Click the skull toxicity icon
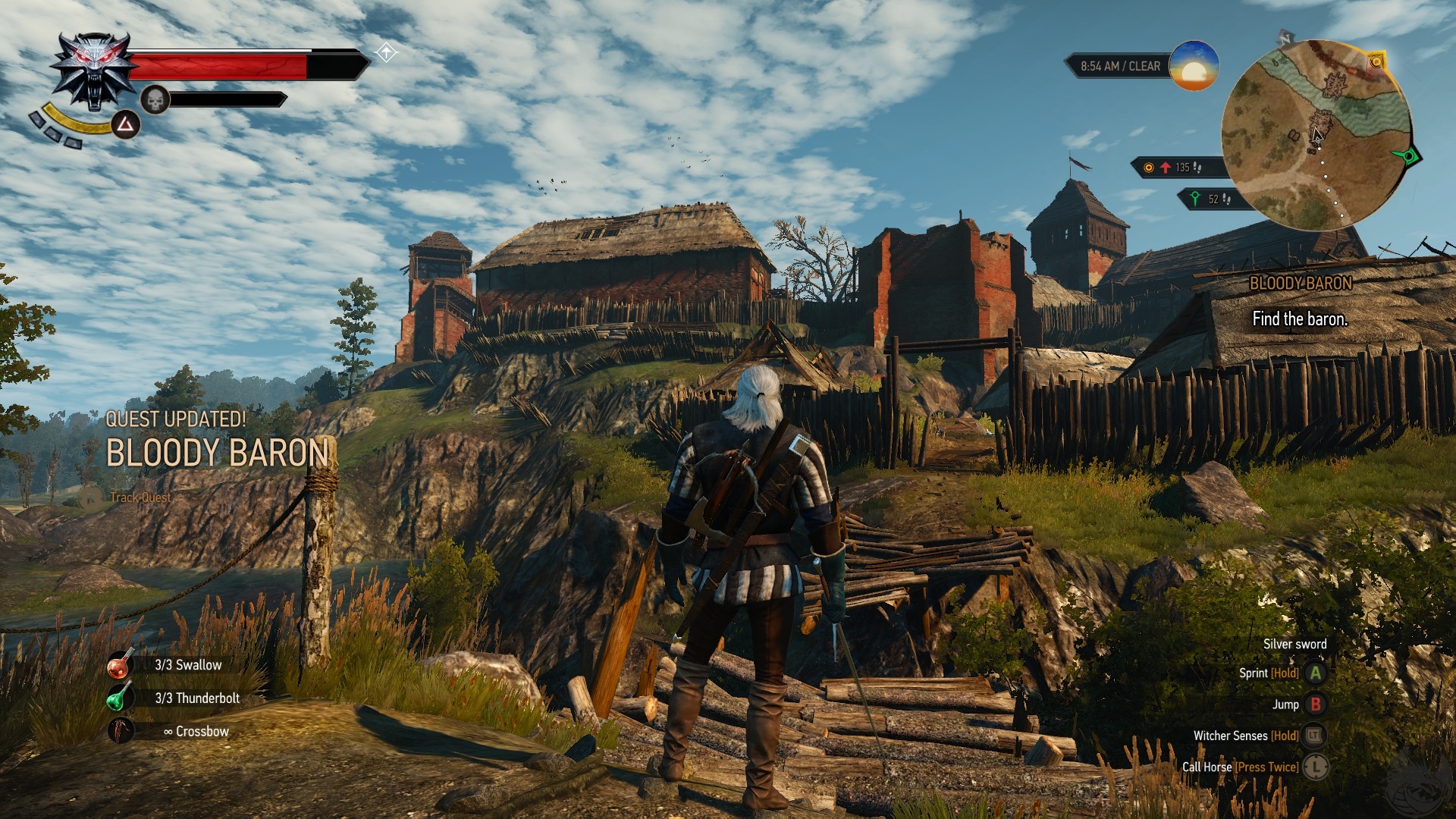This screenshot has width=1456, height=819. (x=155, y=99)
